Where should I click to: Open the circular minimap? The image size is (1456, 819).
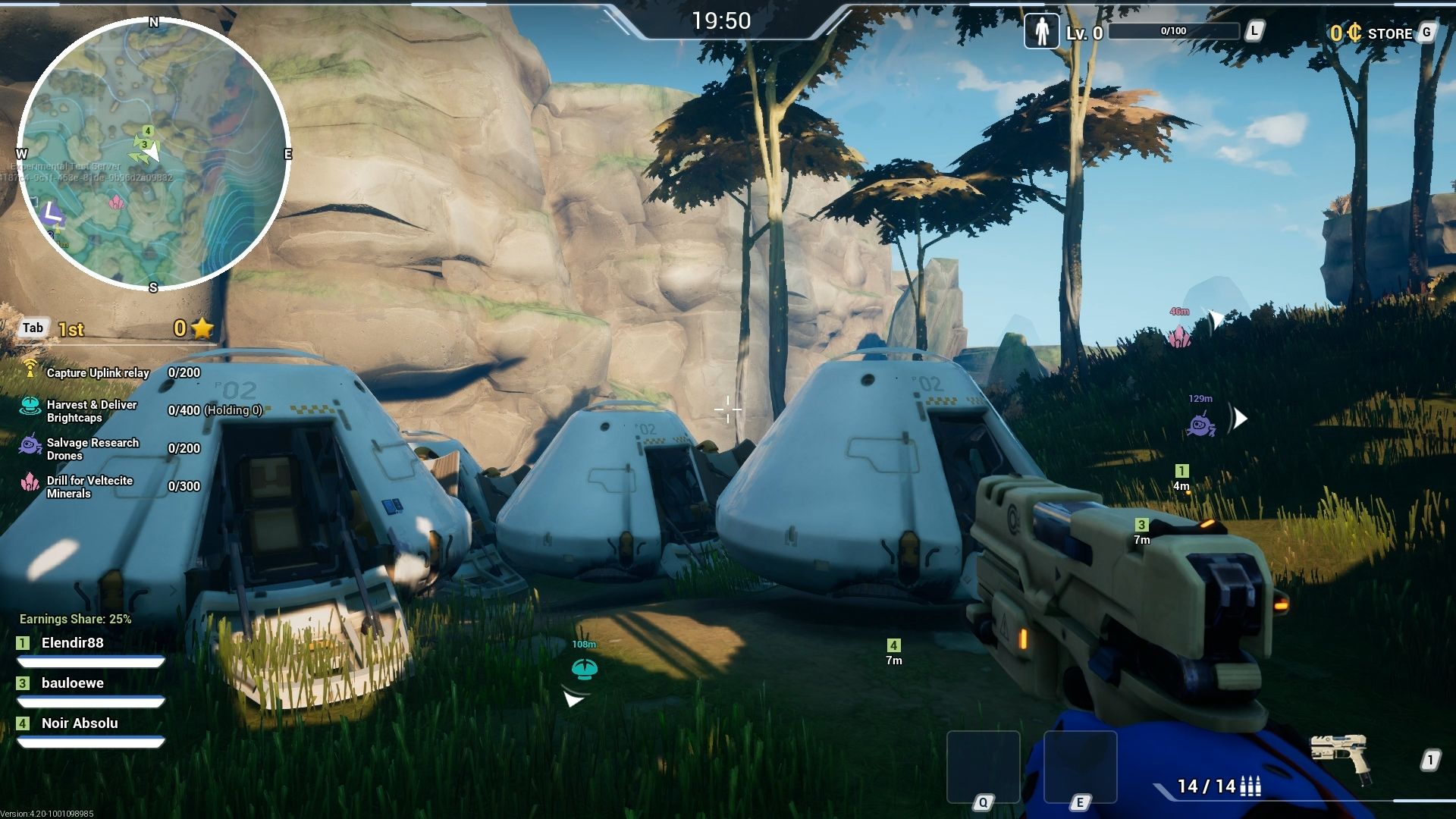[x=153, y=154]
